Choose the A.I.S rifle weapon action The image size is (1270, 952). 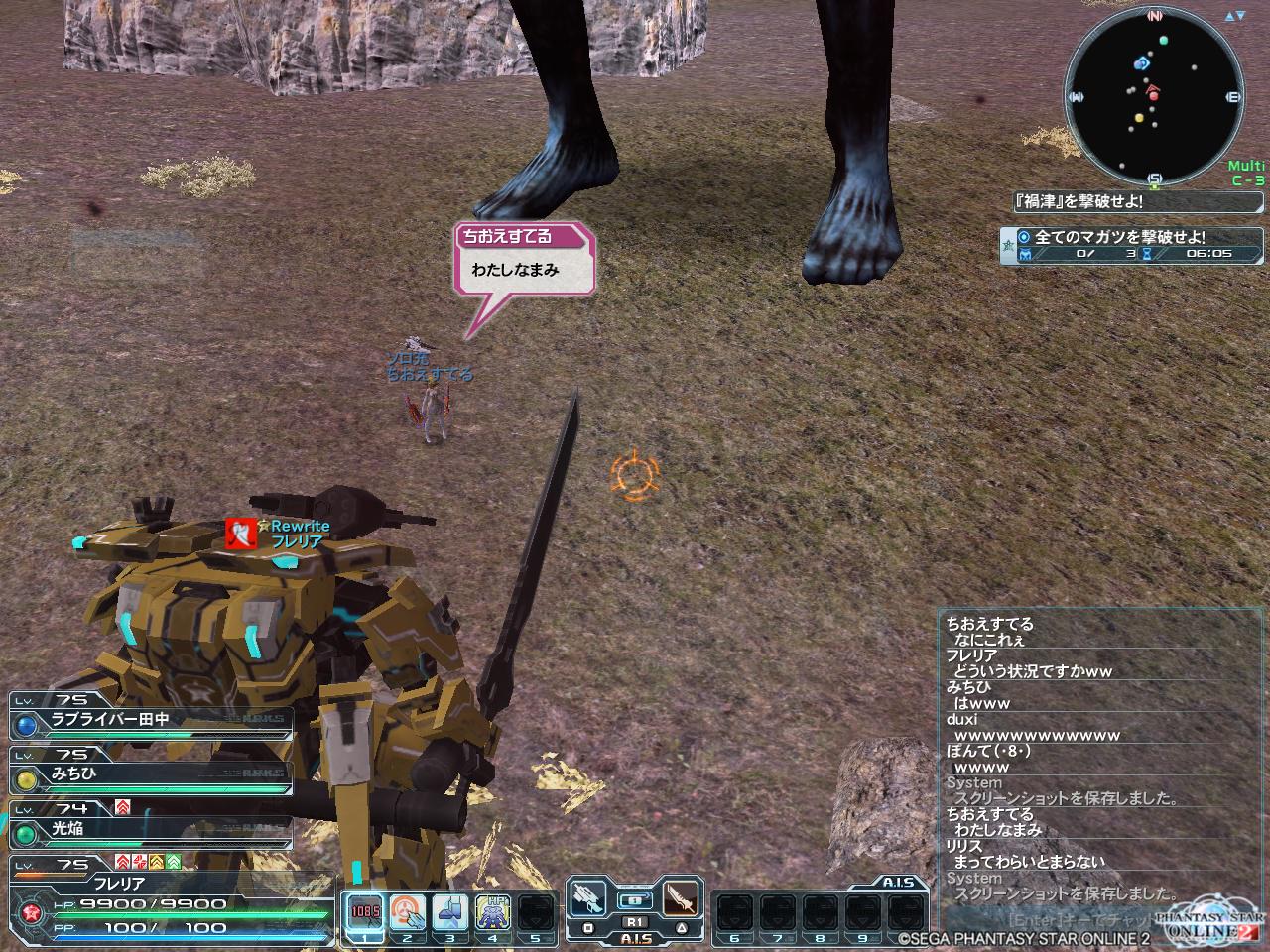[589, 900]
